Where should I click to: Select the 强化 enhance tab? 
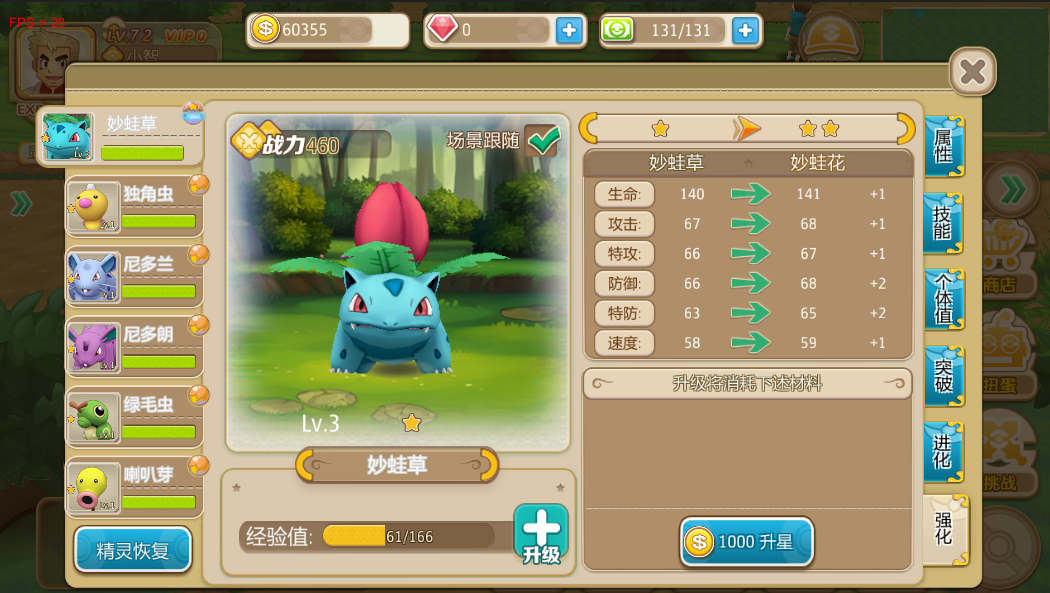tap(944, 529)
